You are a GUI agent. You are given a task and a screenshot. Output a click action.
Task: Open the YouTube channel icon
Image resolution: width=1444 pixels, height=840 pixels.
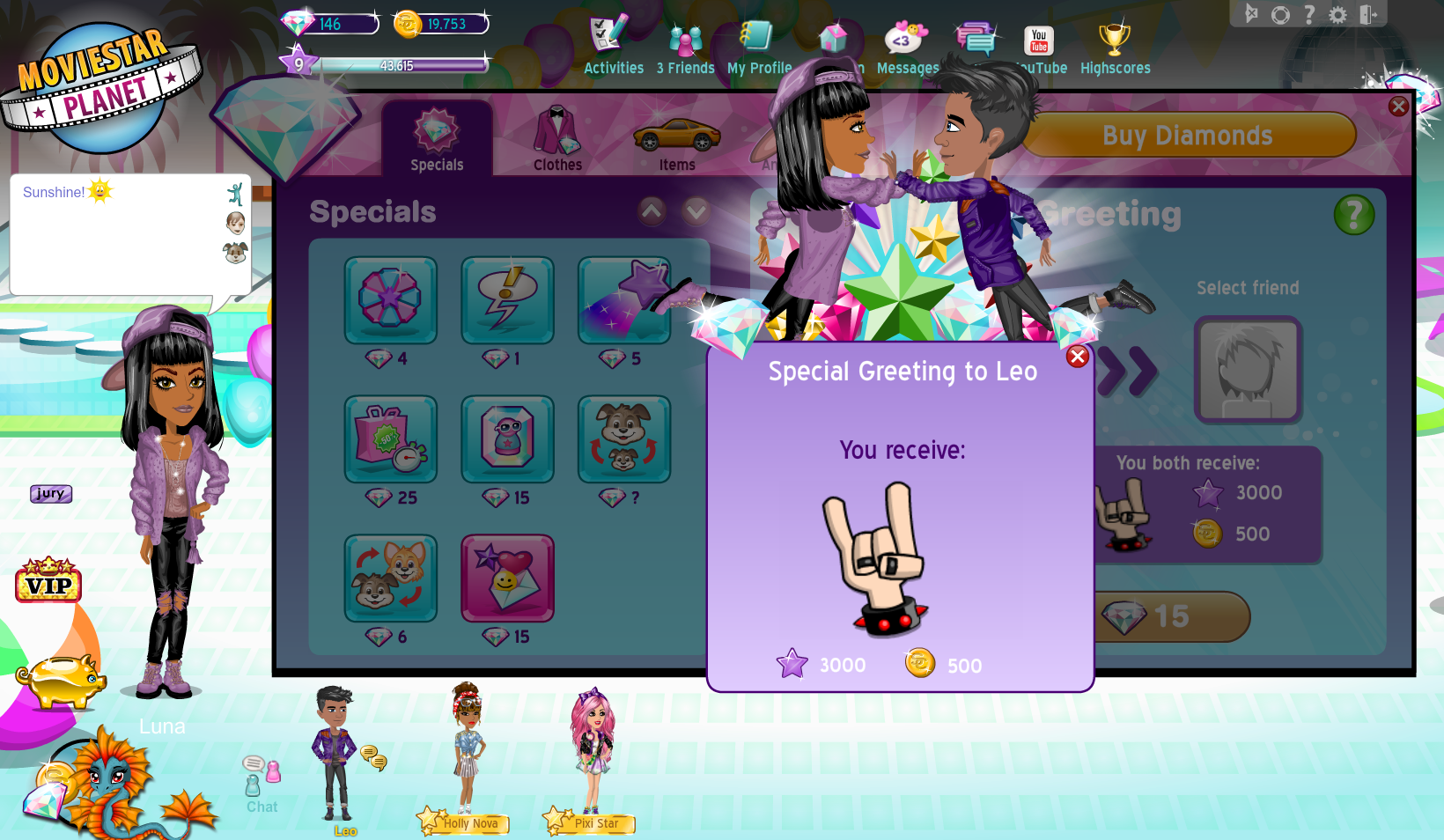coord(1038,40)
